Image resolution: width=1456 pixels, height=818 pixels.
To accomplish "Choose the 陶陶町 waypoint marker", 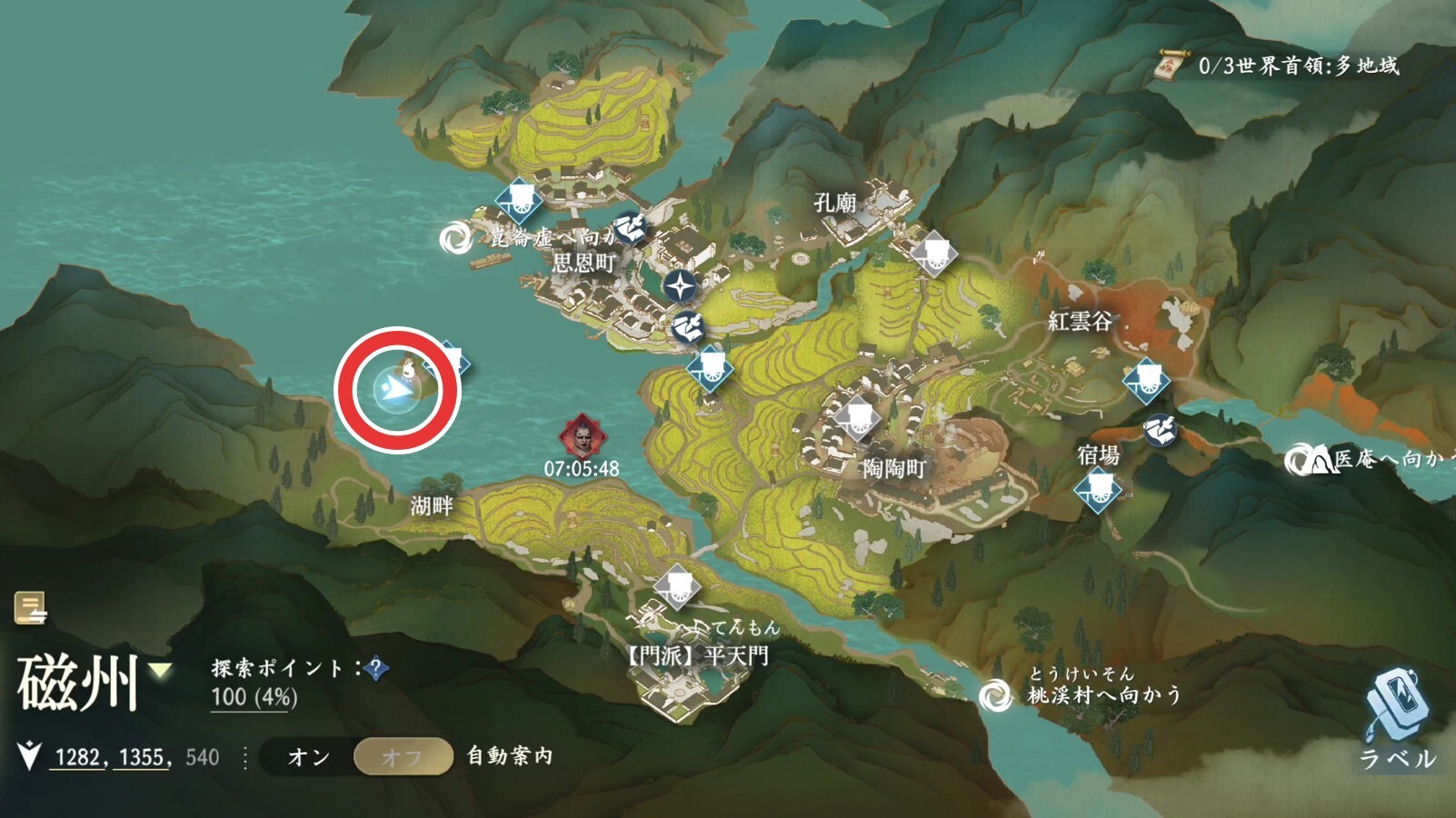I will tap(857, 418).
